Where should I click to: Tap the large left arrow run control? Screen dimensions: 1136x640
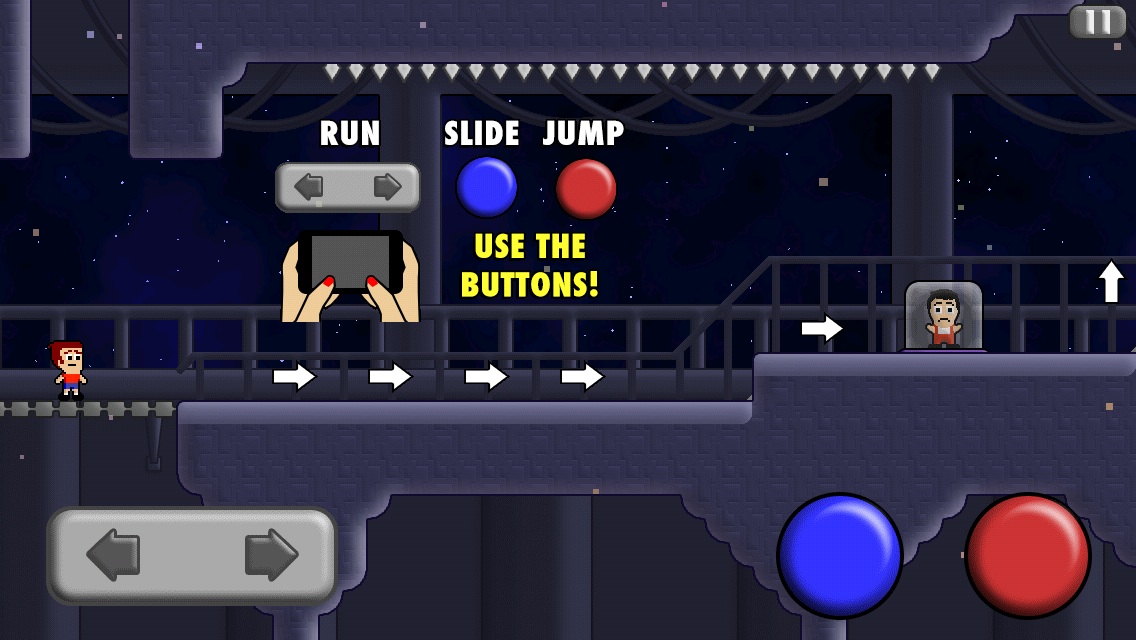[x=113, y=555]
